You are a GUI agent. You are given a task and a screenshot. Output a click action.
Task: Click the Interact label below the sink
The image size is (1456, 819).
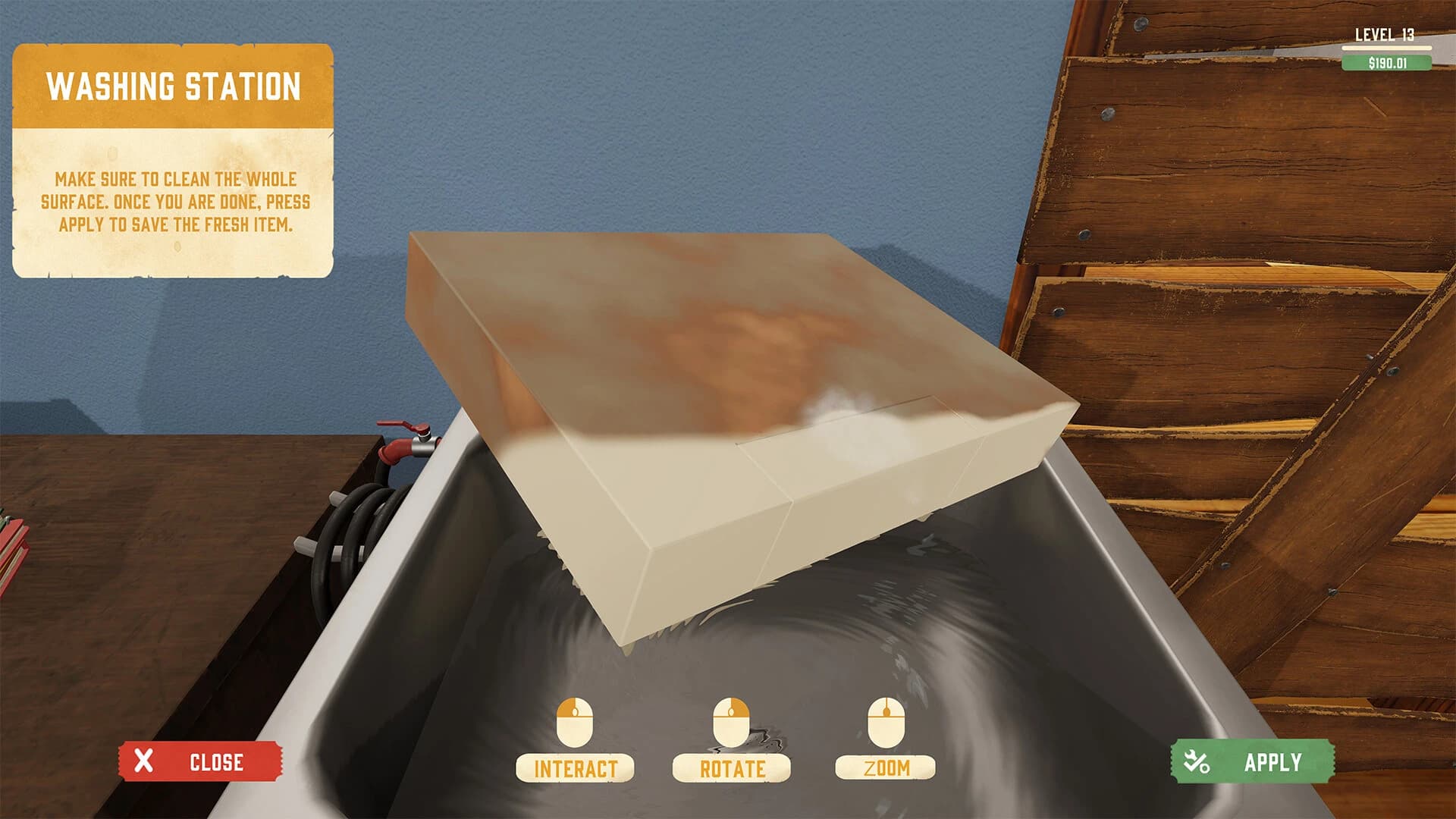tap(576, 766)
